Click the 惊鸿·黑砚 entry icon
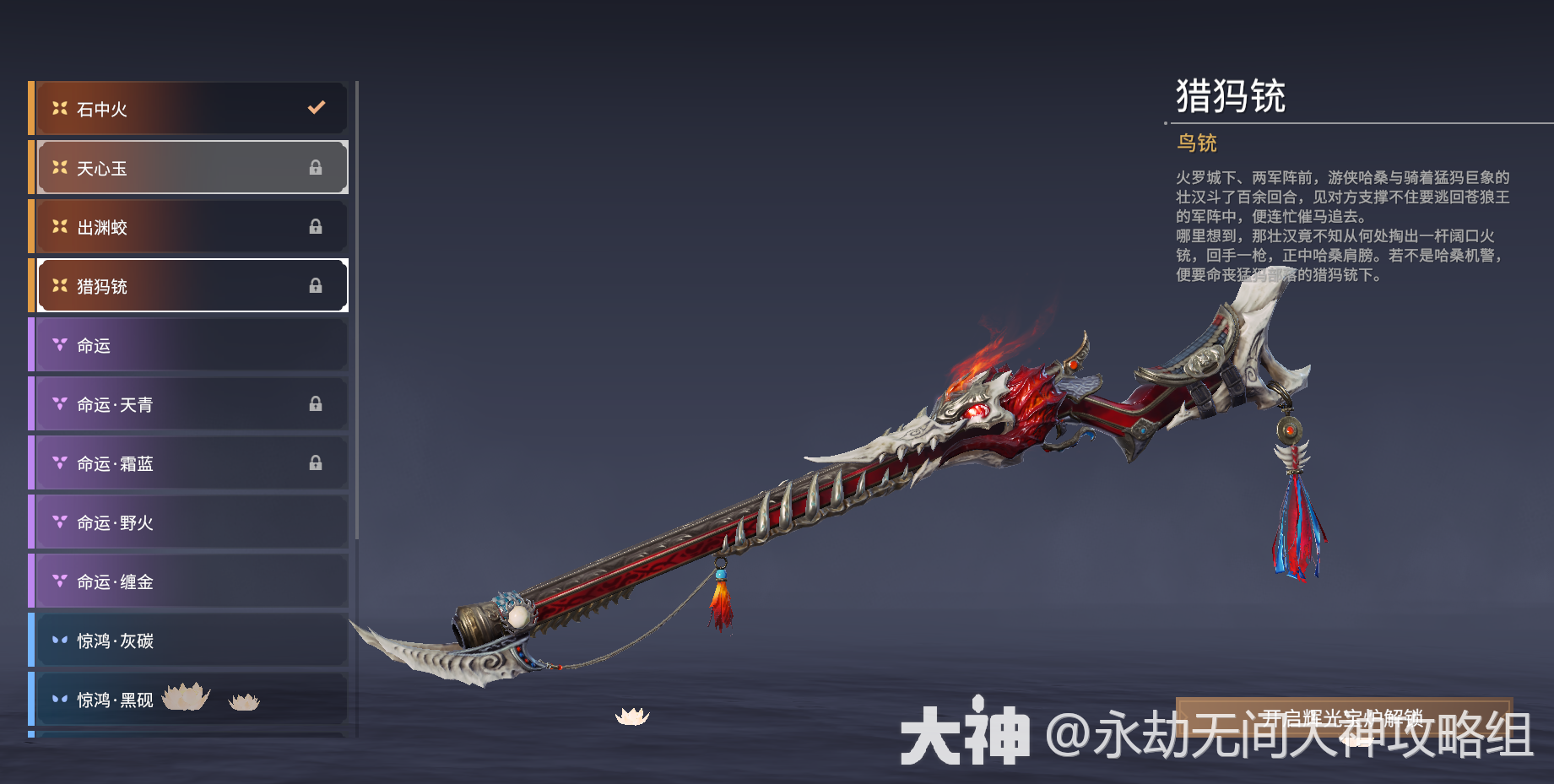This screenshot has width=1554, height=784. tap(59, 700)
